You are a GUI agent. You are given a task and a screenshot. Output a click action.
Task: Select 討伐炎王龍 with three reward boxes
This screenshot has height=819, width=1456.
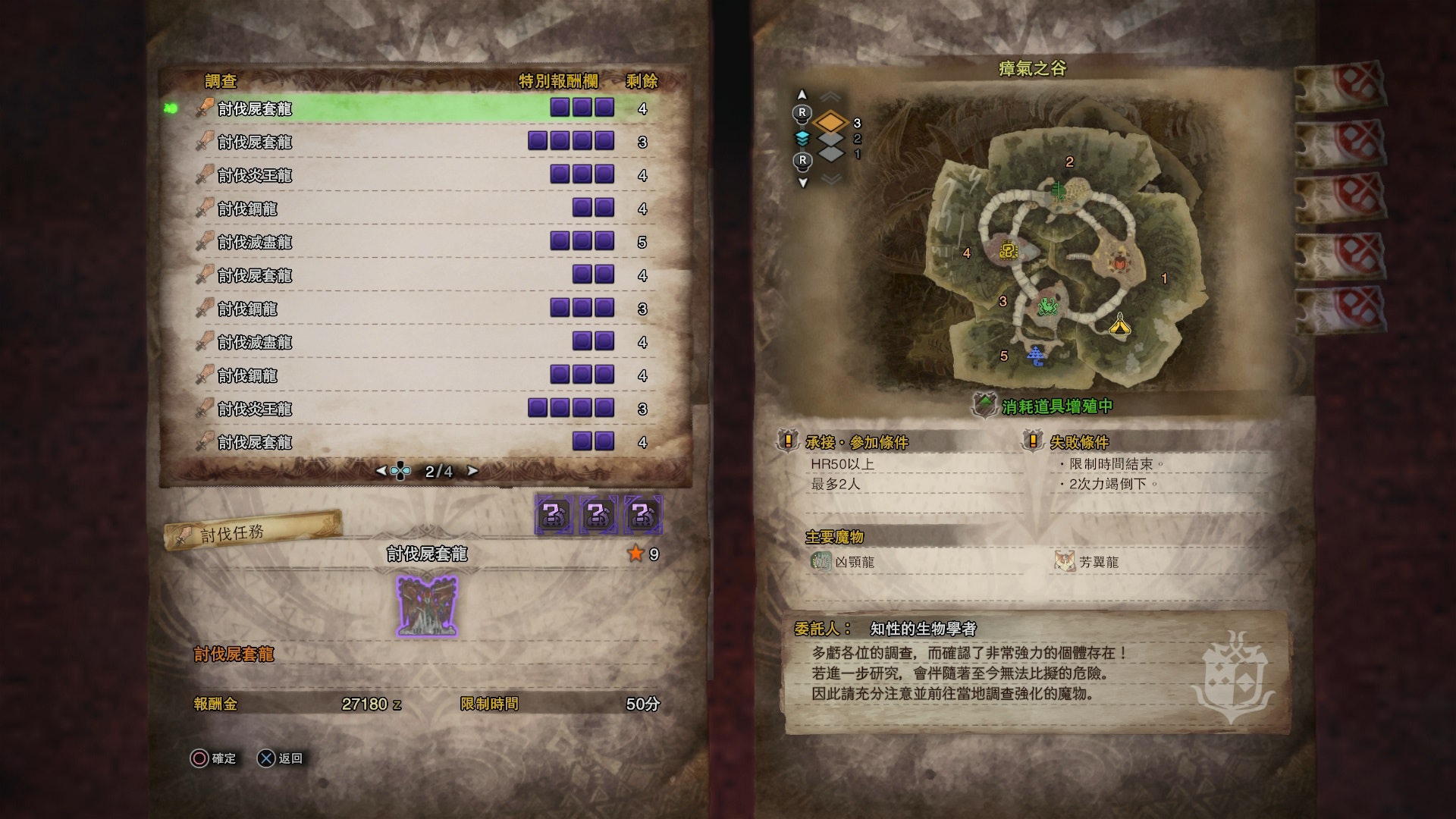[x=409, y=175]
